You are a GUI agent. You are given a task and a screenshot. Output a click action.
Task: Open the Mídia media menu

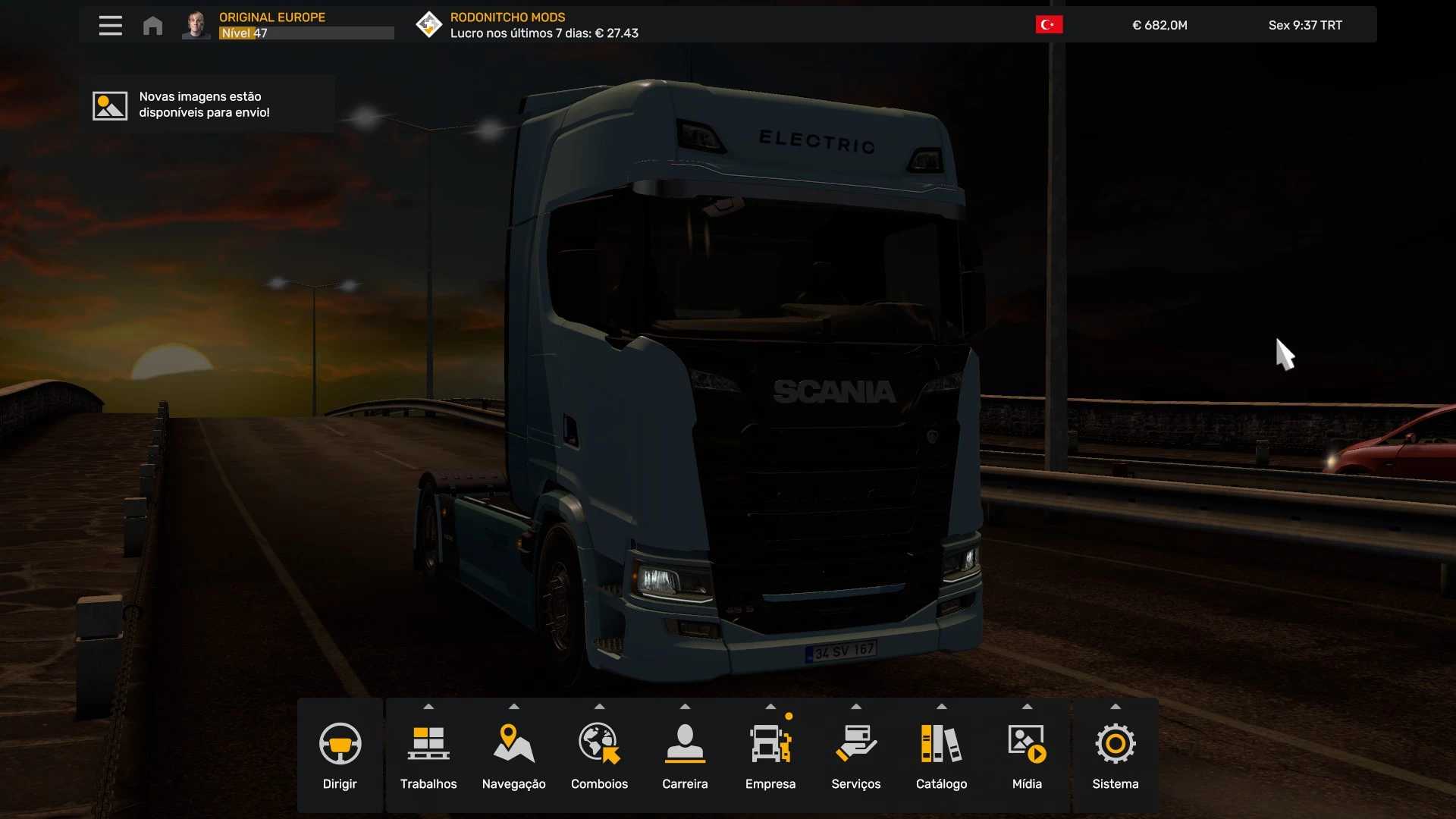[1027, 755]
